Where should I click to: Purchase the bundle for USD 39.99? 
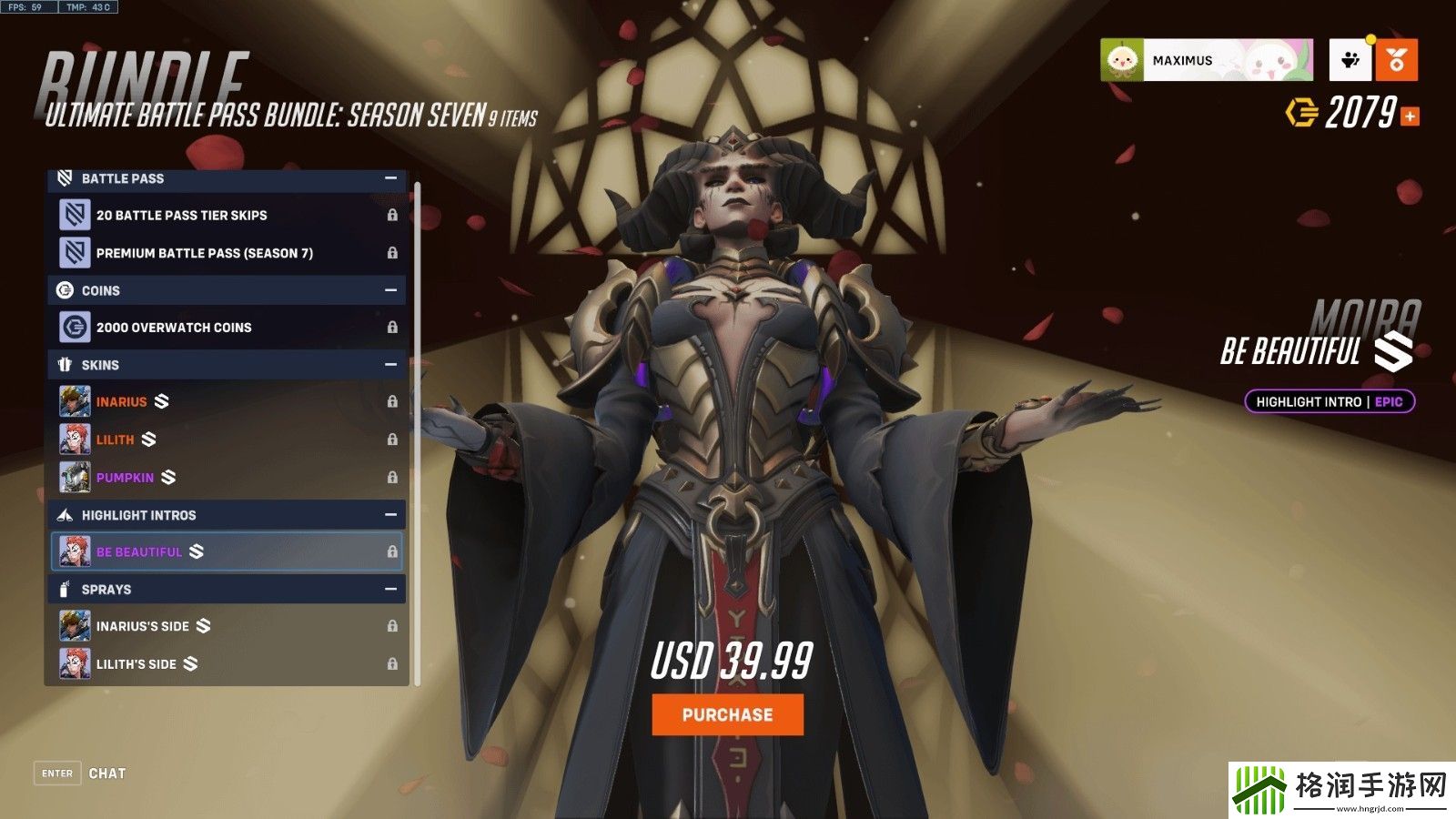point(727,715)
